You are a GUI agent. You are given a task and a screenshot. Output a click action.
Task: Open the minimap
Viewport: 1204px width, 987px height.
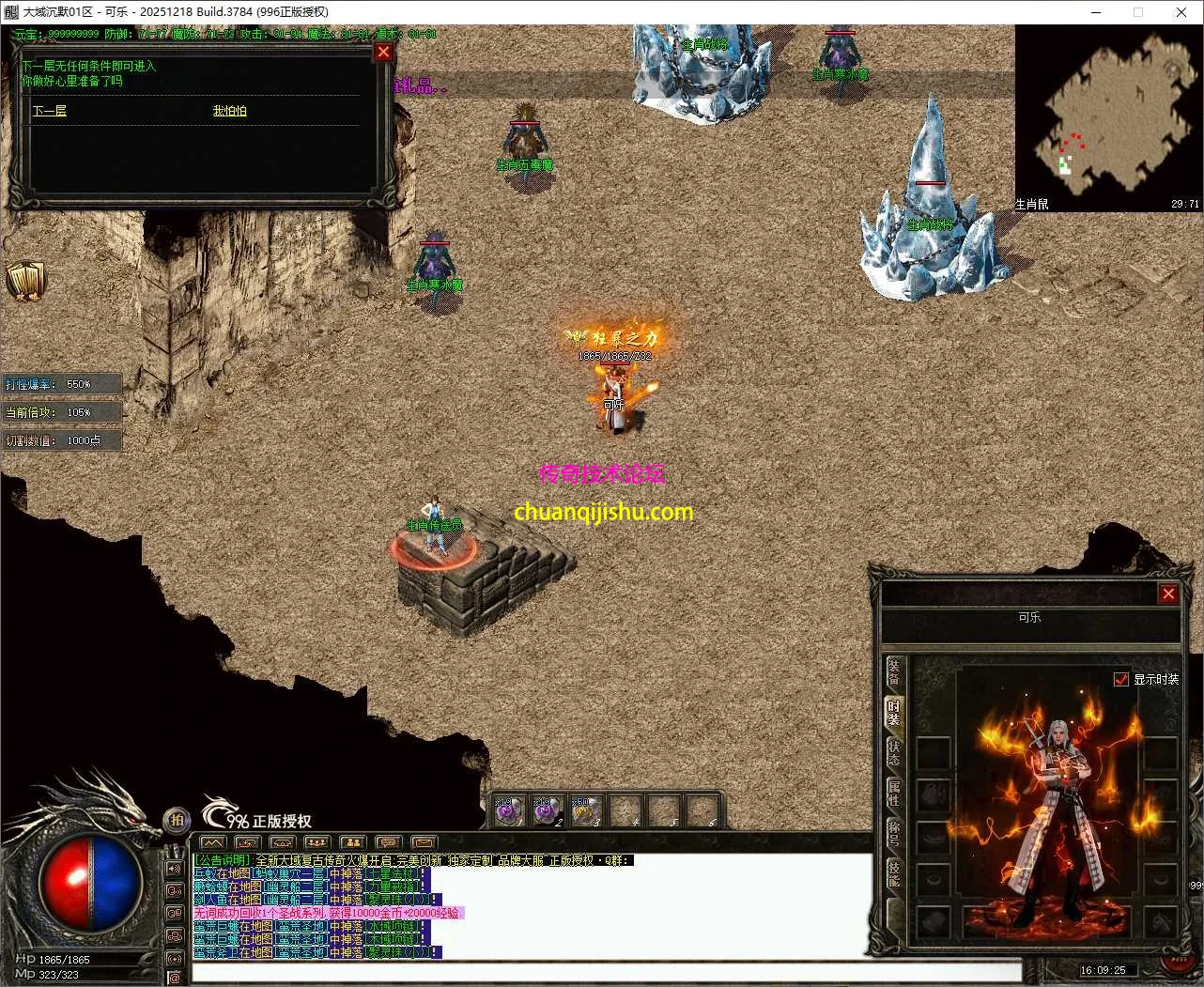tap(1108, 117)
